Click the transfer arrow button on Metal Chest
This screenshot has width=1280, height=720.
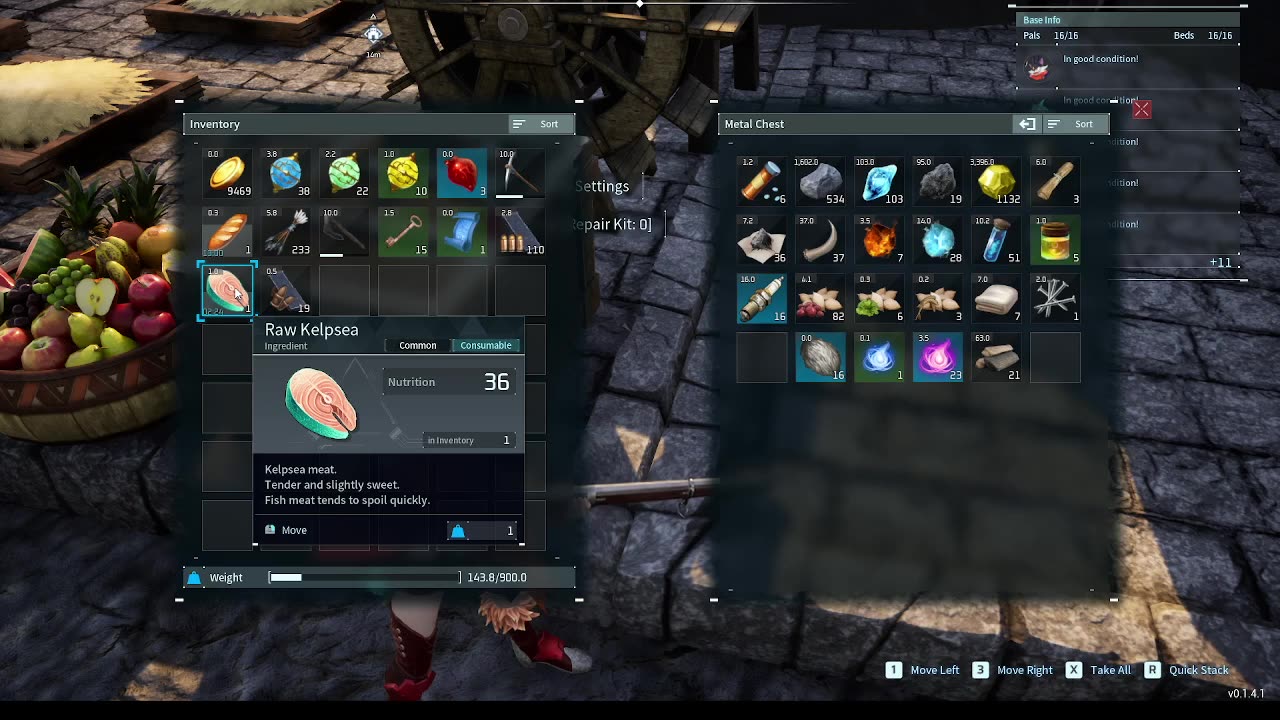pyautogui.click(x=1027, y=124)
